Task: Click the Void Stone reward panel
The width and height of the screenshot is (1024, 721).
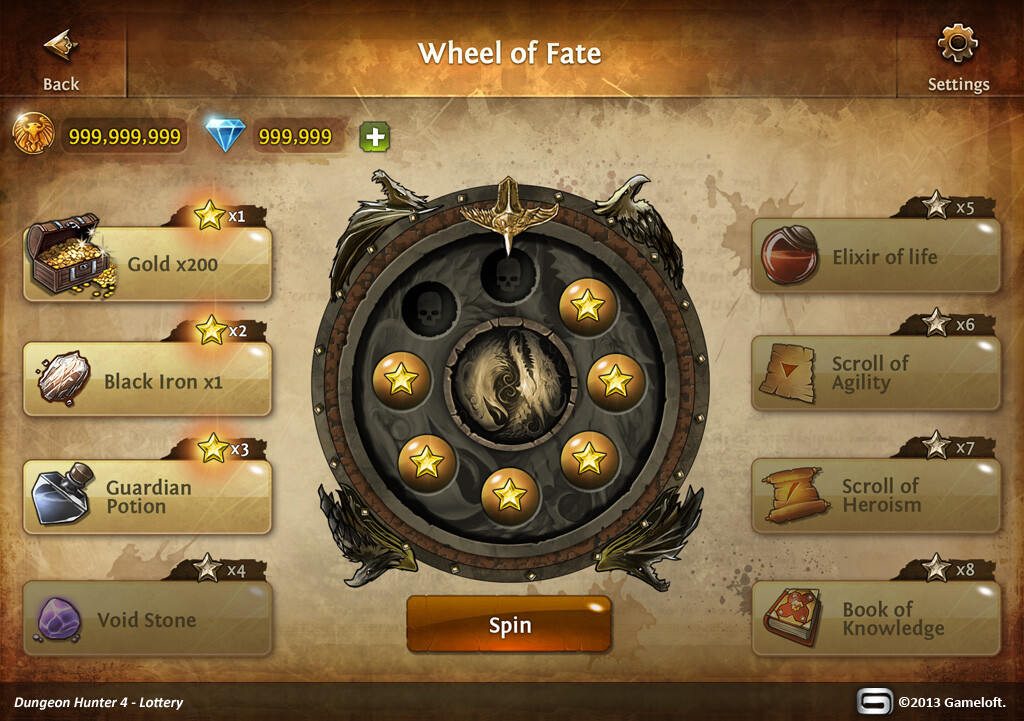Action: coord(148,619)
